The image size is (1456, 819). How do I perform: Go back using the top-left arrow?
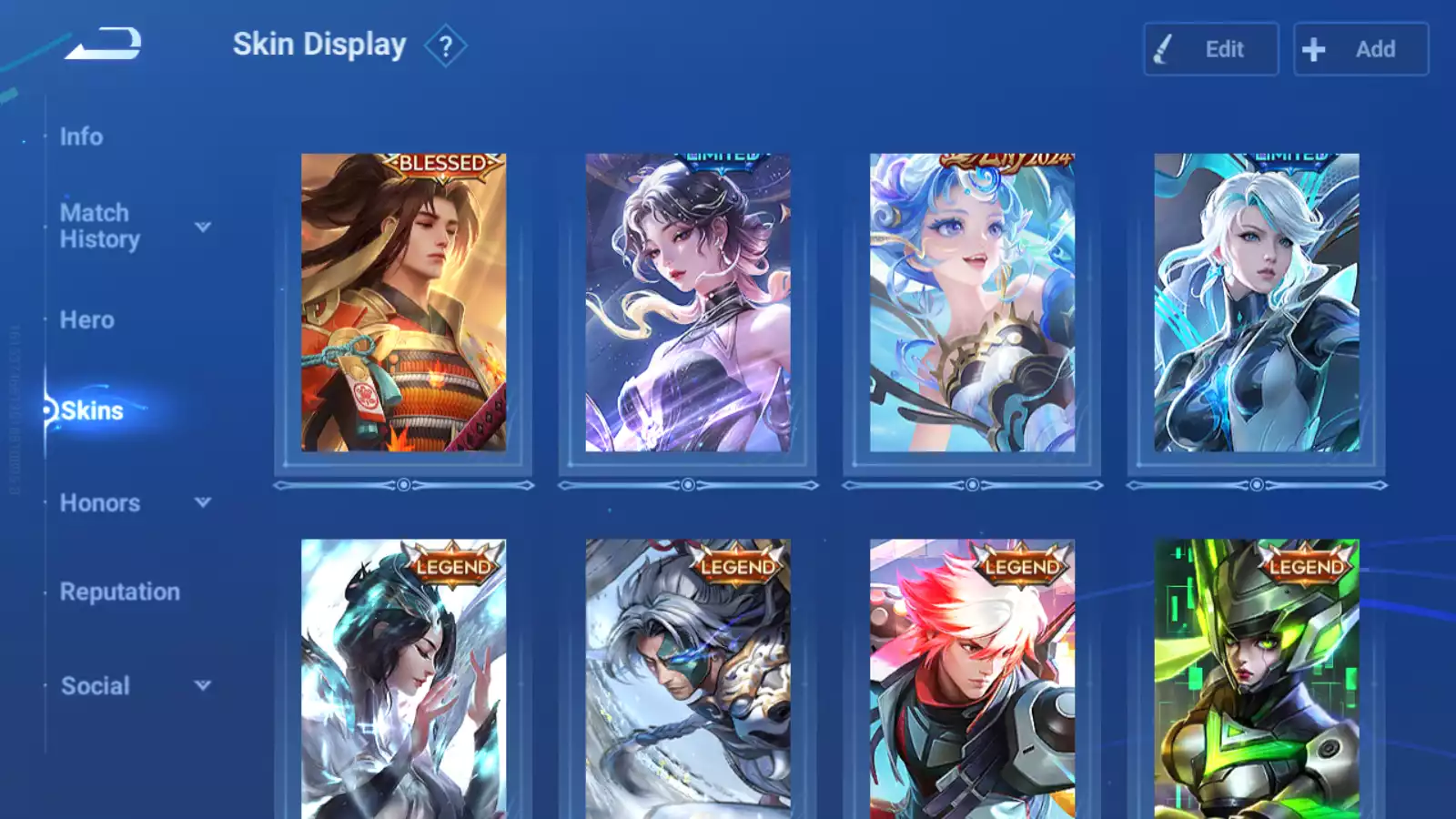(x=103, y=44)
